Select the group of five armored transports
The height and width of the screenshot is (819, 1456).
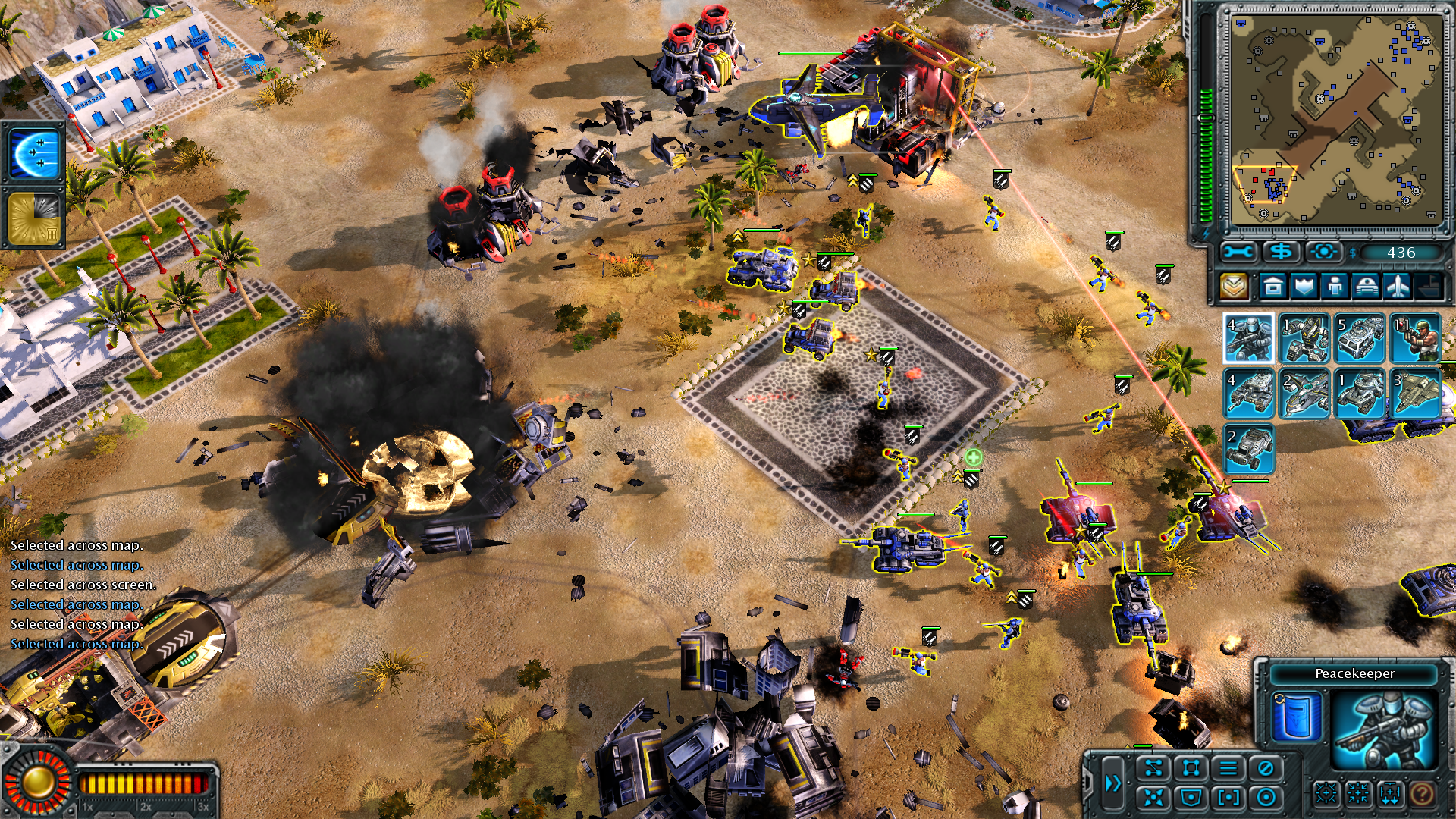[x=1360, y=338]
